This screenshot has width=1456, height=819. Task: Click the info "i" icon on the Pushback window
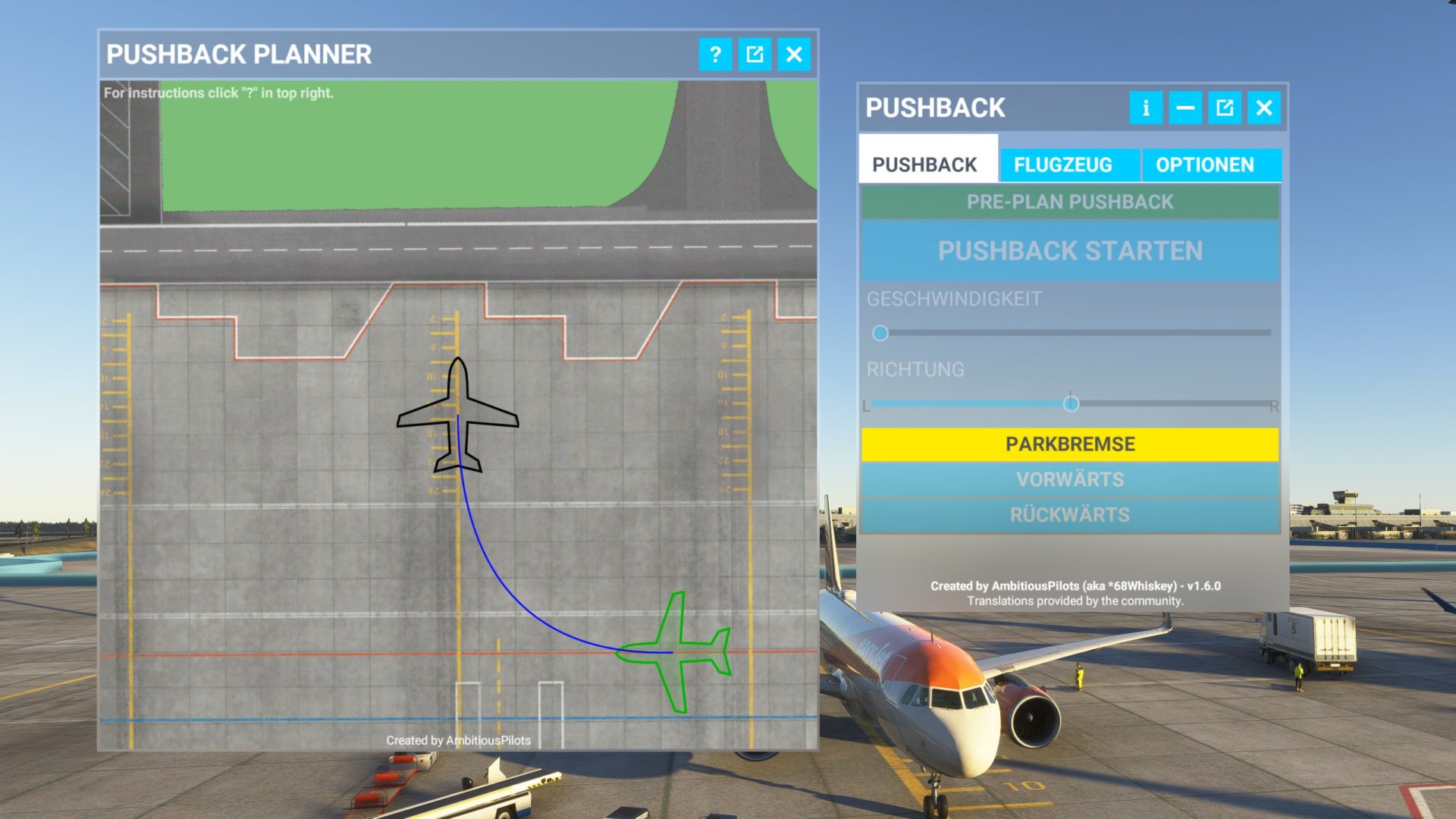[1146, 108]
